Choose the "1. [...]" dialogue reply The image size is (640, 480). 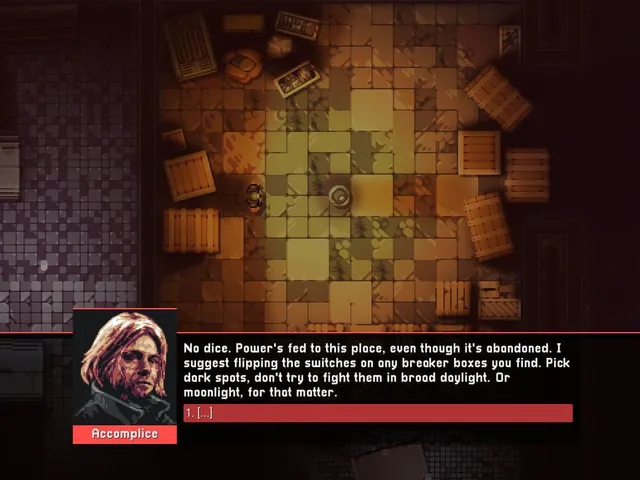pos(377,413)
